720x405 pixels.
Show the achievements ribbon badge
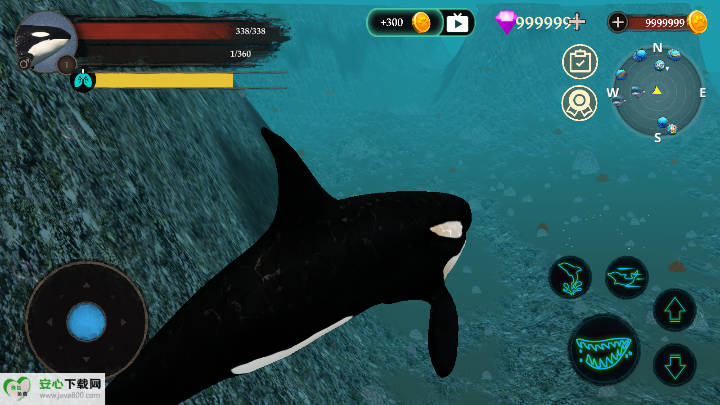point(579,102)
